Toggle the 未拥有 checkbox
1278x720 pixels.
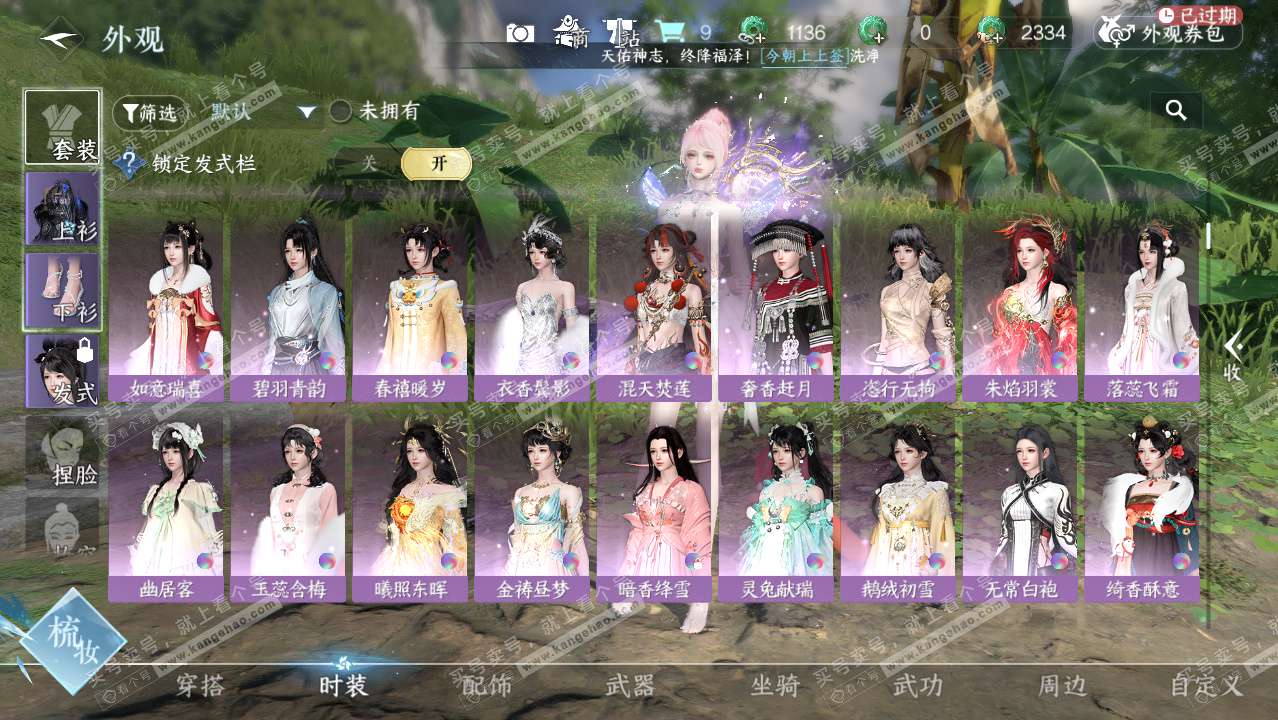tap(341, 112)
